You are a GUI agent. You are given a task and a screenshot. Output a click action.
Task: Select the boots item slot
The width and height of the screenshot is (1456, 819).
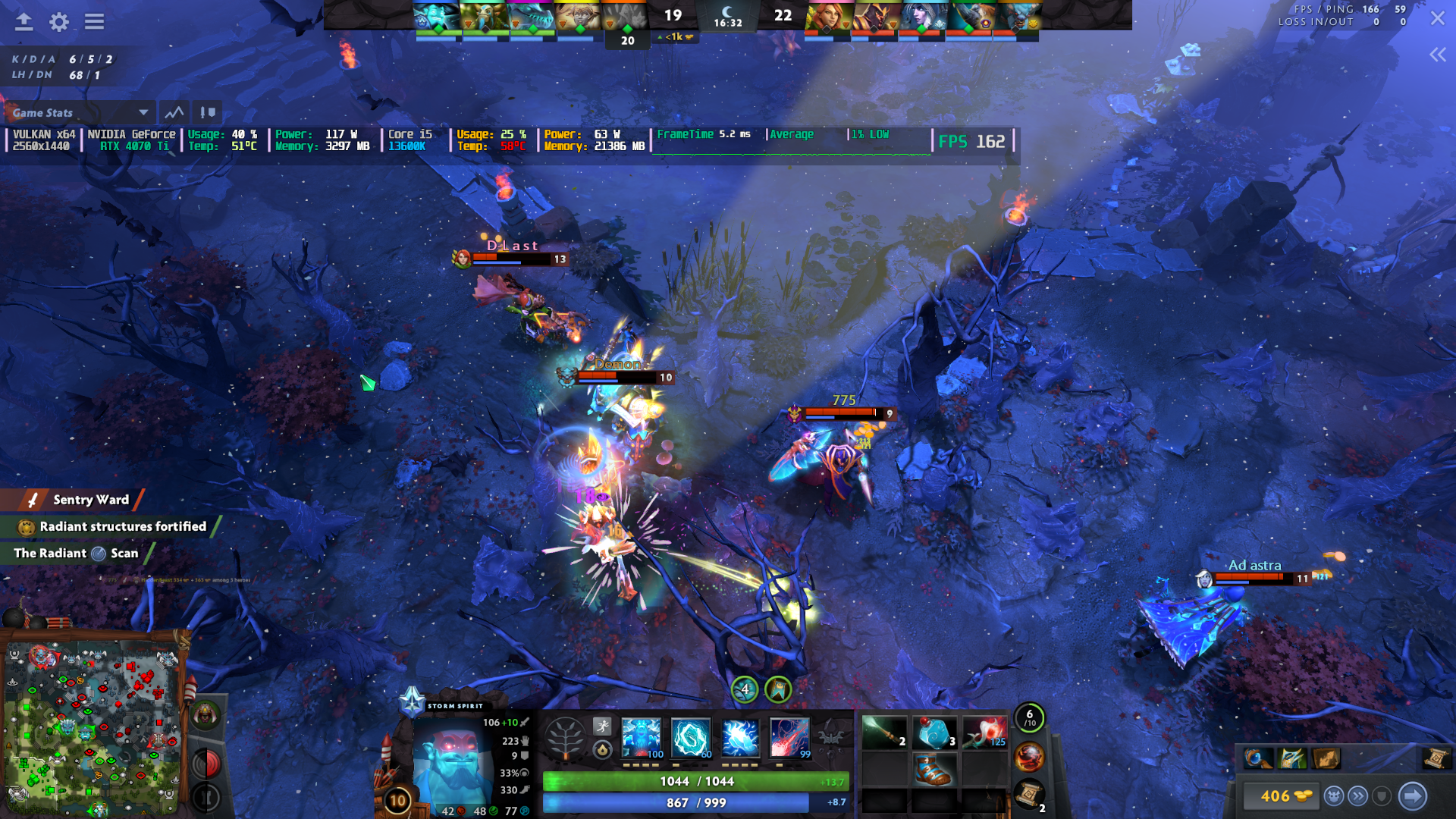(934, 770)
